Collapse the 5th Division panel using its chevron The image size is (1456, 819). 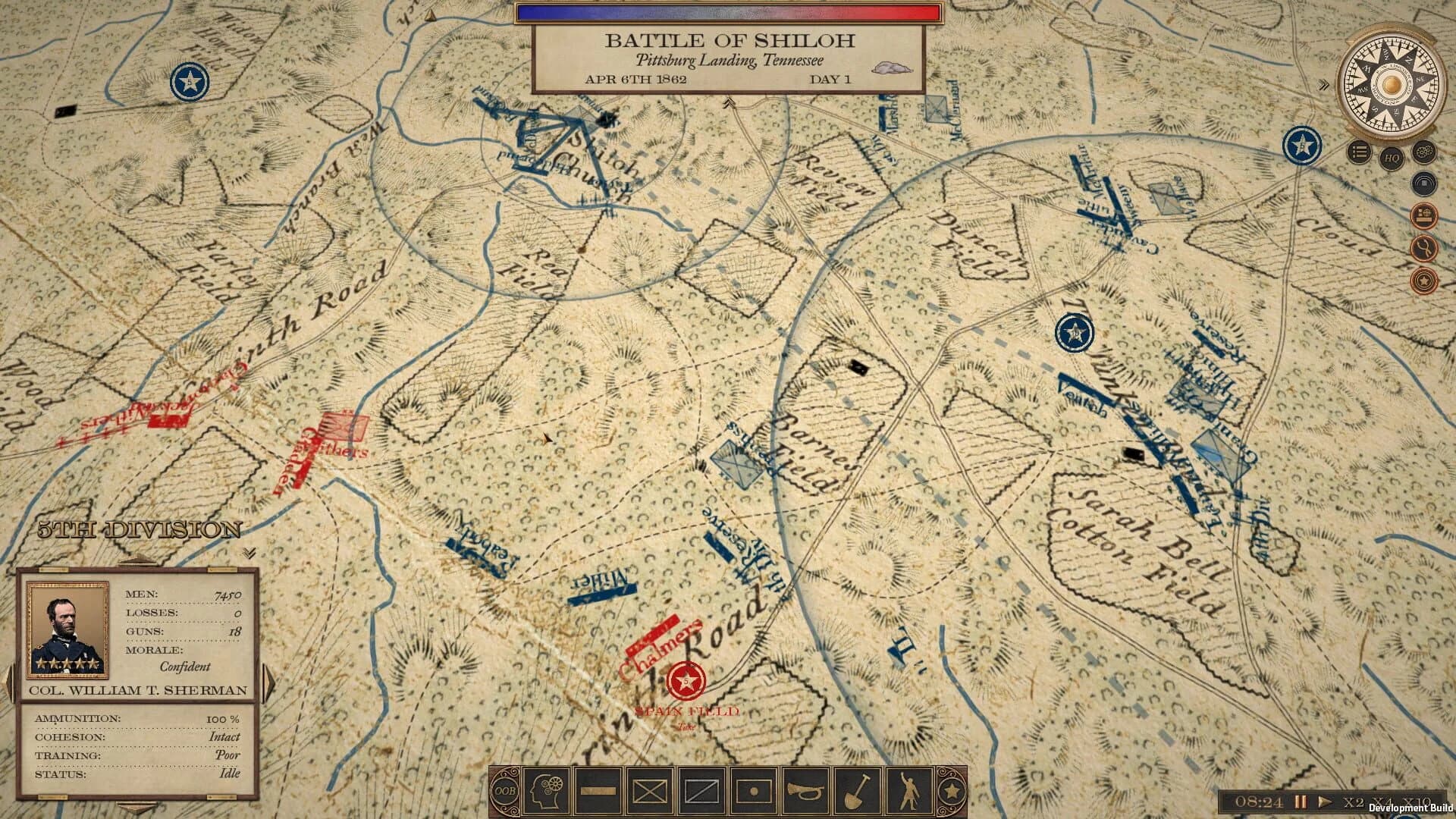point(249,551)
